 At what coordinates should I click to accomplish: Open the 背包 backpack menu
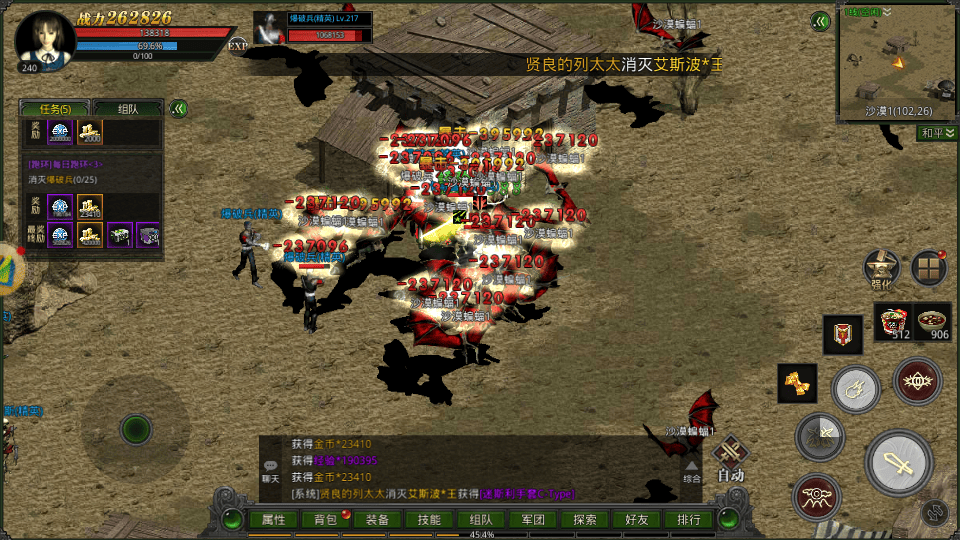326,520
